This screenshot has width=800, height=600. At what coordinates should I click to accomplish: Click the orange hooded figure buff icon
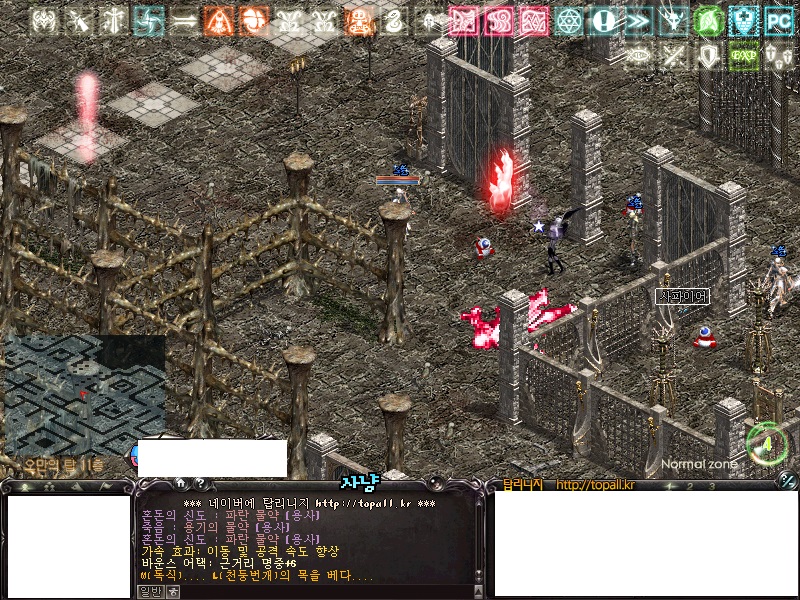[218, 20]
